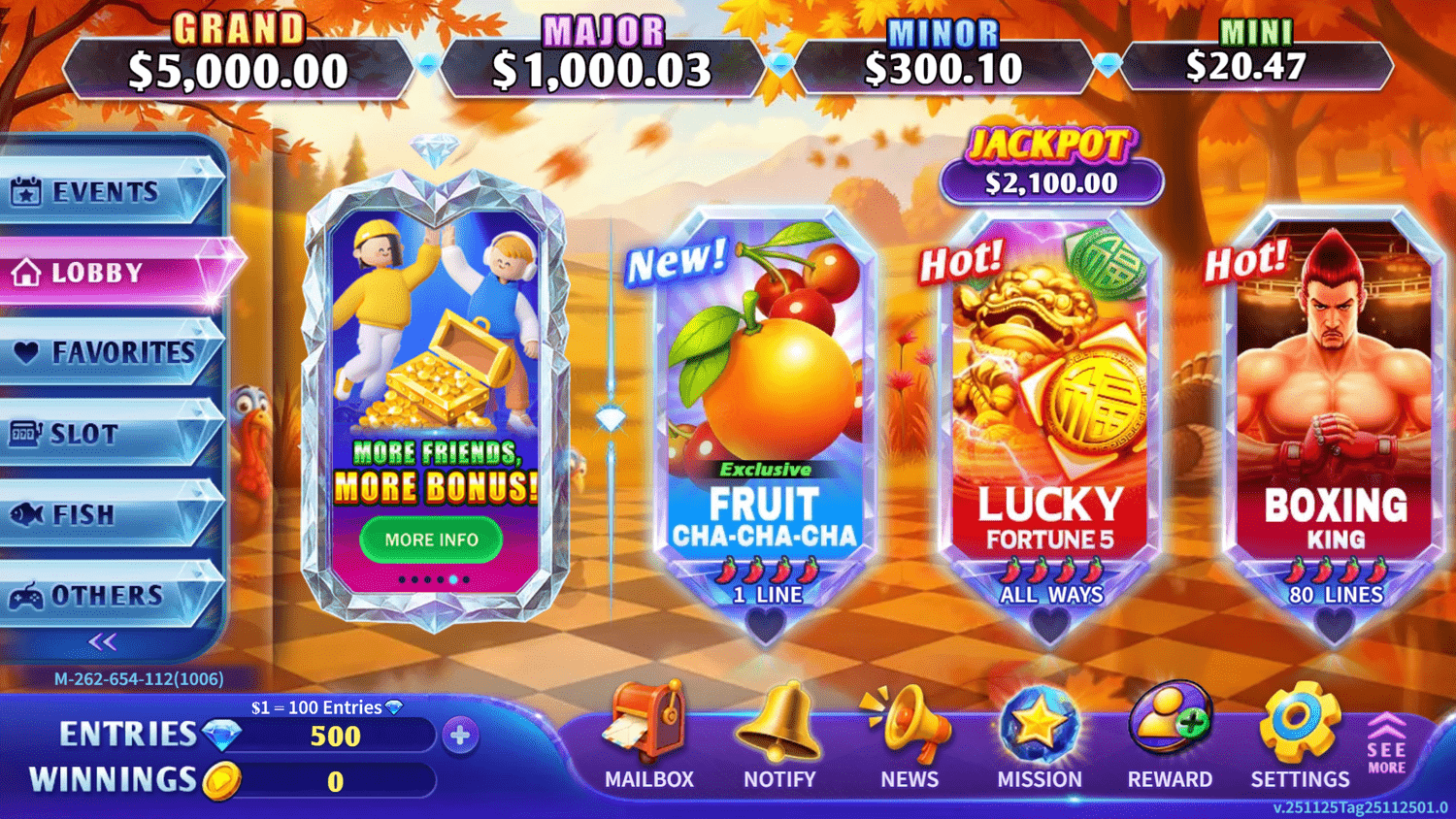Launch Fruit Cha-Cha-Cha game
This screenshot has width=1456, height=819.
tap(765, 408)
